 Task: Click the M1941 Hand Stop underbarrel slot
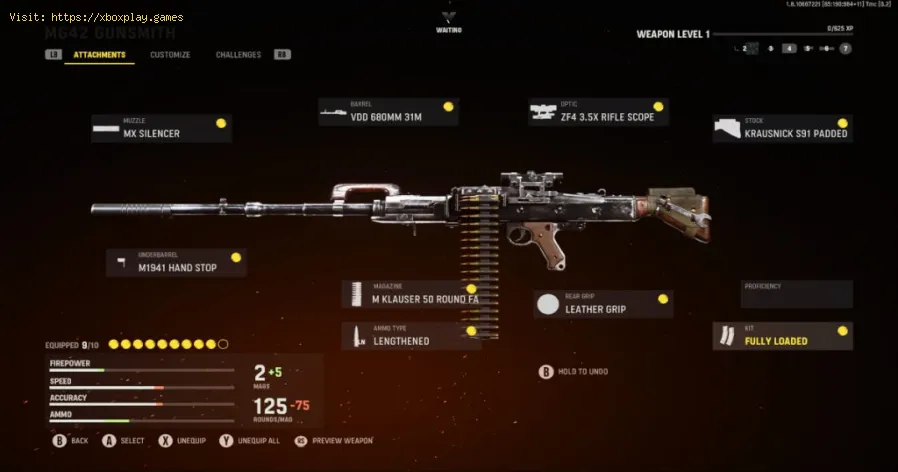point(176,263)
